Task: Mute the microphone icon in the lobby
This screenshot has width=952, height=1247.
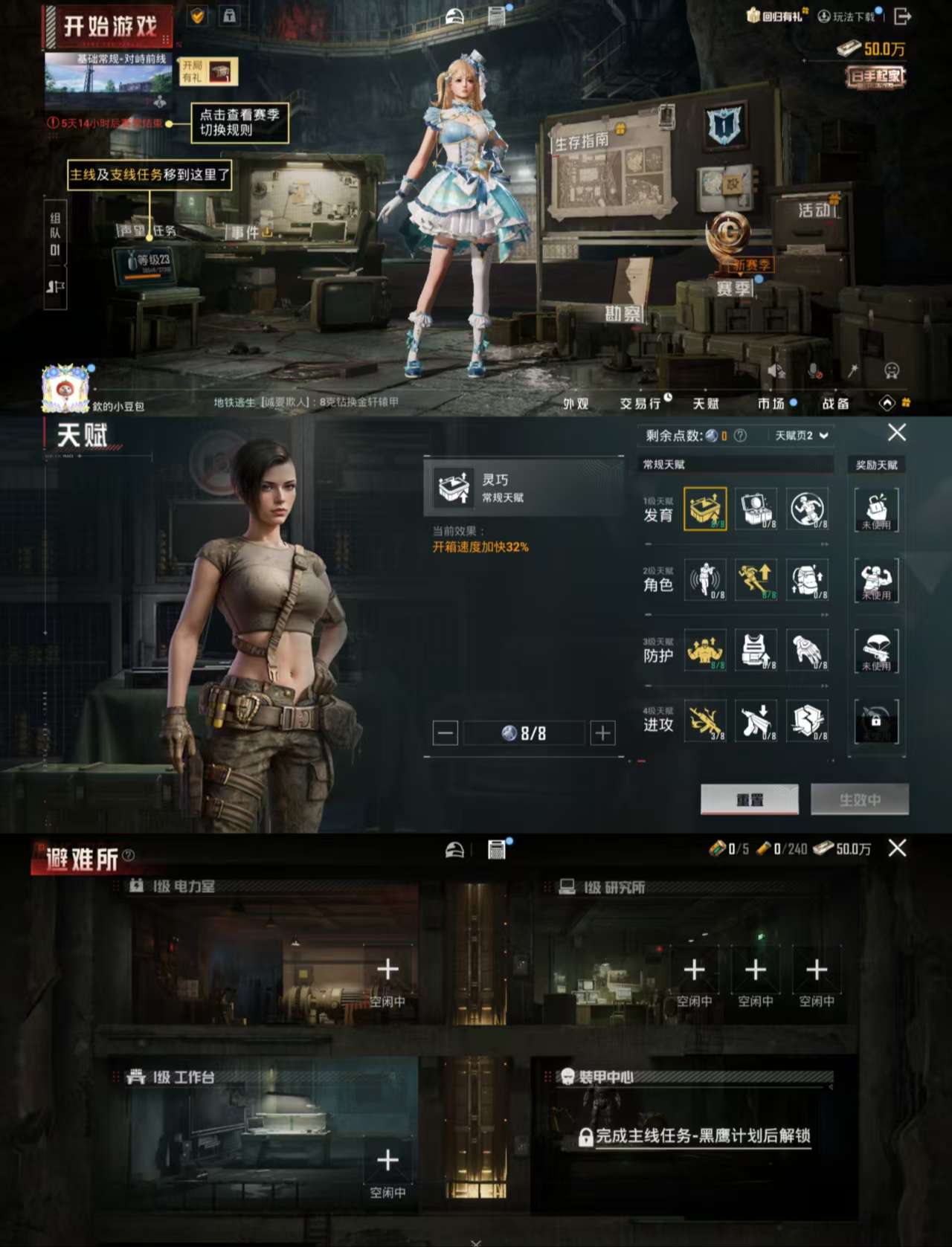Action: coord(813,369)
